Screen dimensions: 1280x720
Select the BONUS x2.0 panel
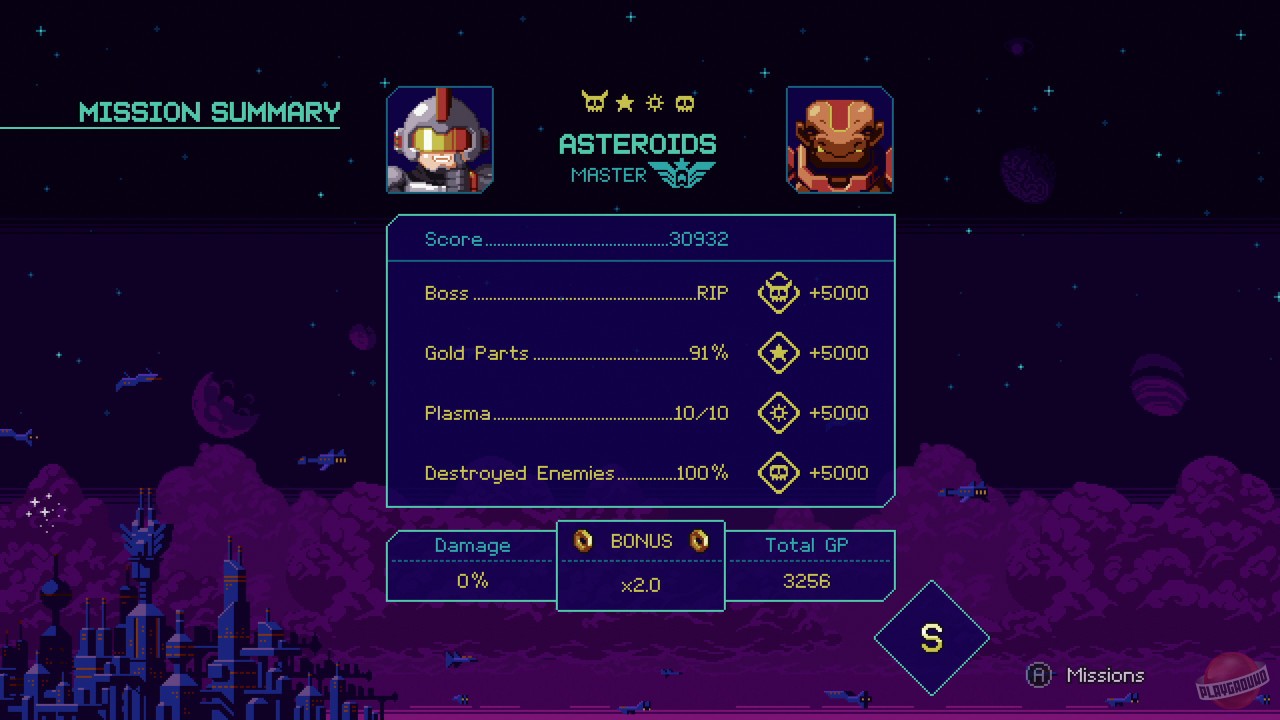[x=640, y=565]
